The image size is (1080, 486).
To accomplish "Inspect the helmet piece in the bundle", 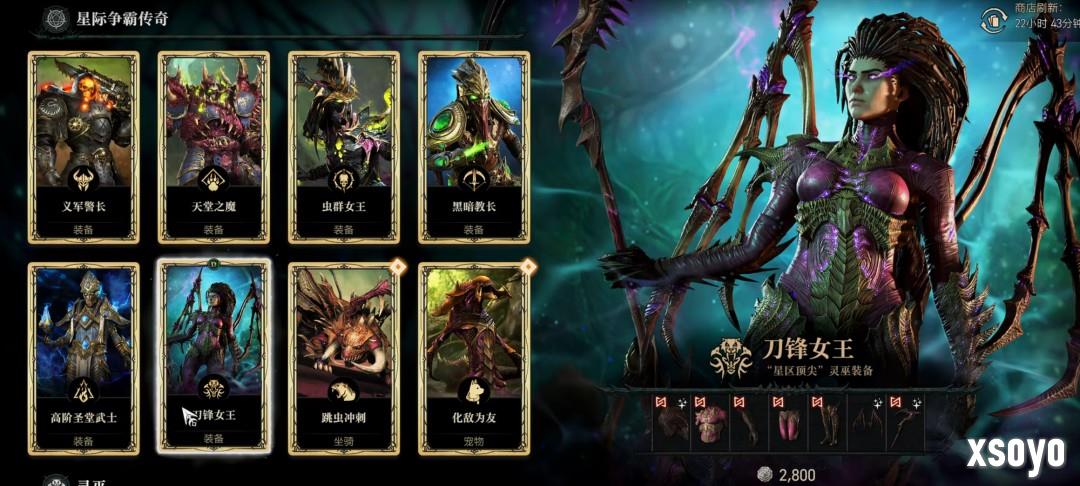I will point(670,424).
